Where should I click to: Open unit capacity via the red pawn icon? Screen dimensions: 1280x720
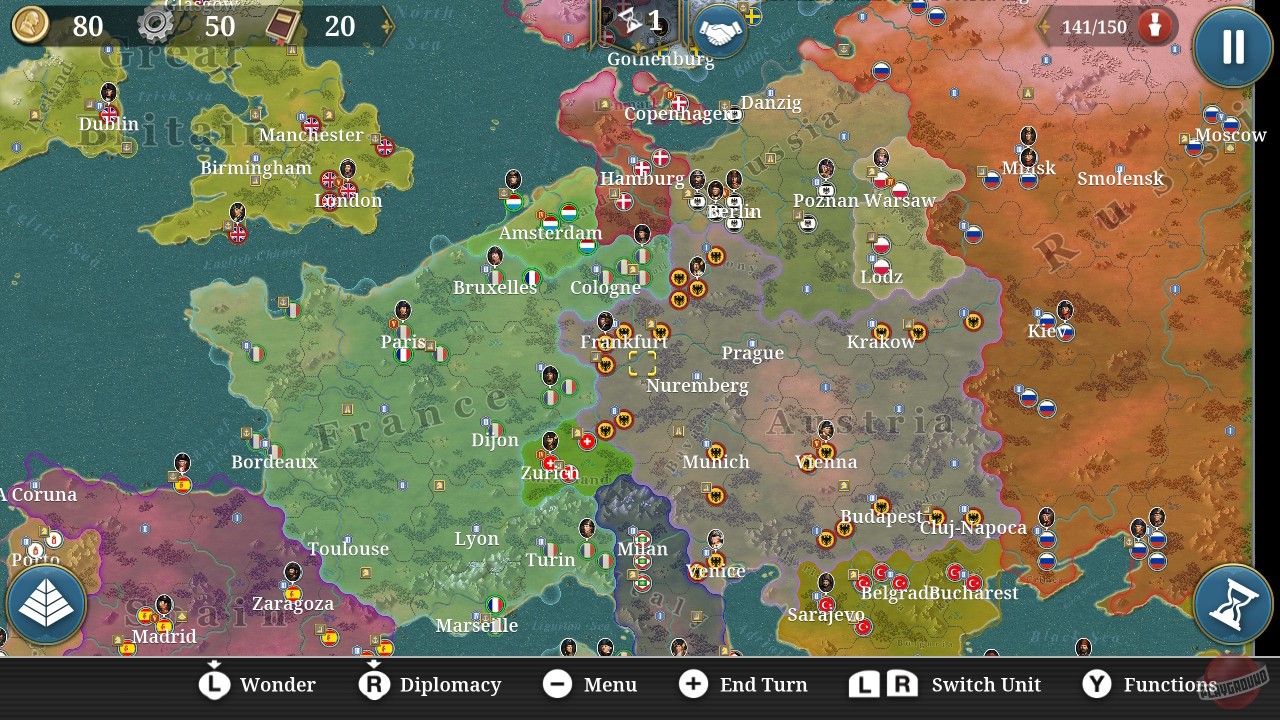(x=1155, y=27)
